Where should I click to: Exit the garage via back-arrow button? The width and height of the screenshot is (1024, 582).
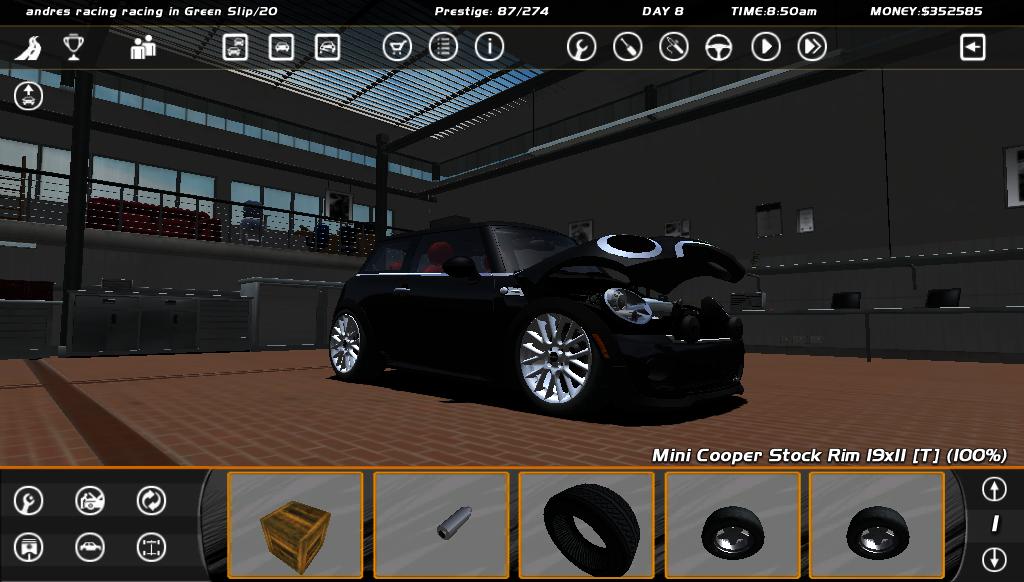[972, 47]
